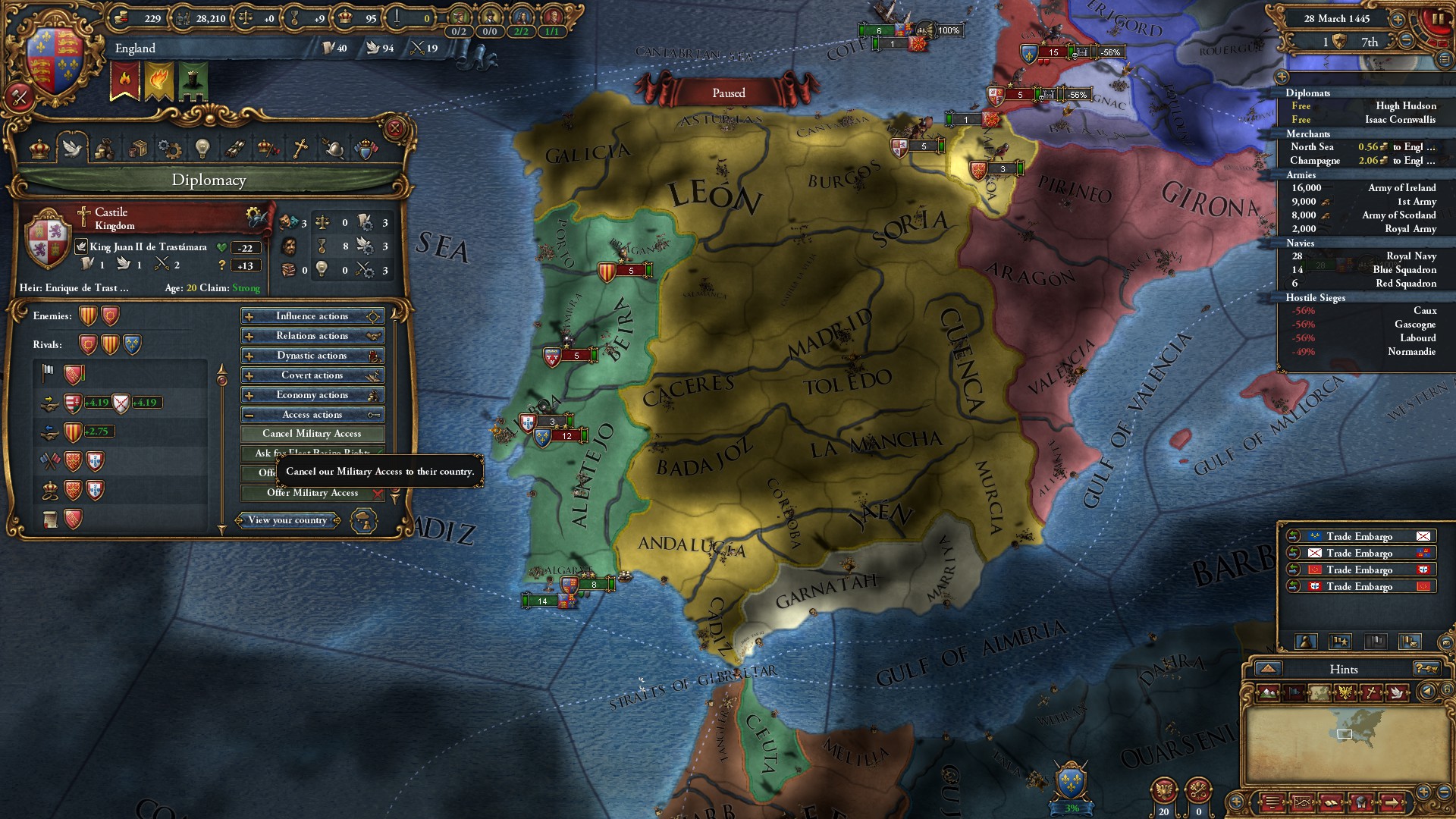Image resolution: width=1456 pixels, height=819 pixels.
Task: Expand the Covert actions section
Action: click(x=312, y=375)
